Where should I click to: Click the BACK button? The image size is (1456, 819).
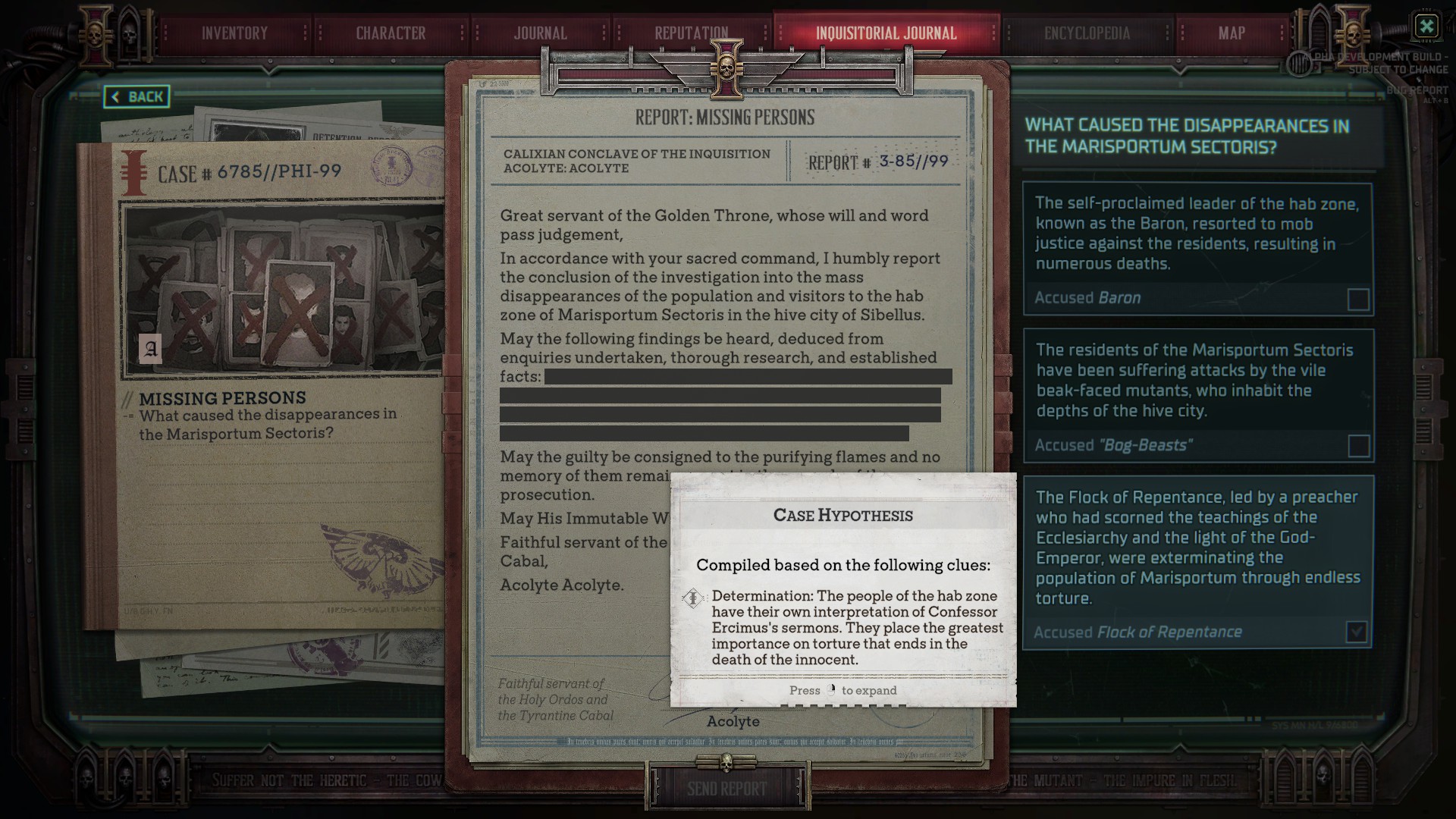[x=136, y=97]
